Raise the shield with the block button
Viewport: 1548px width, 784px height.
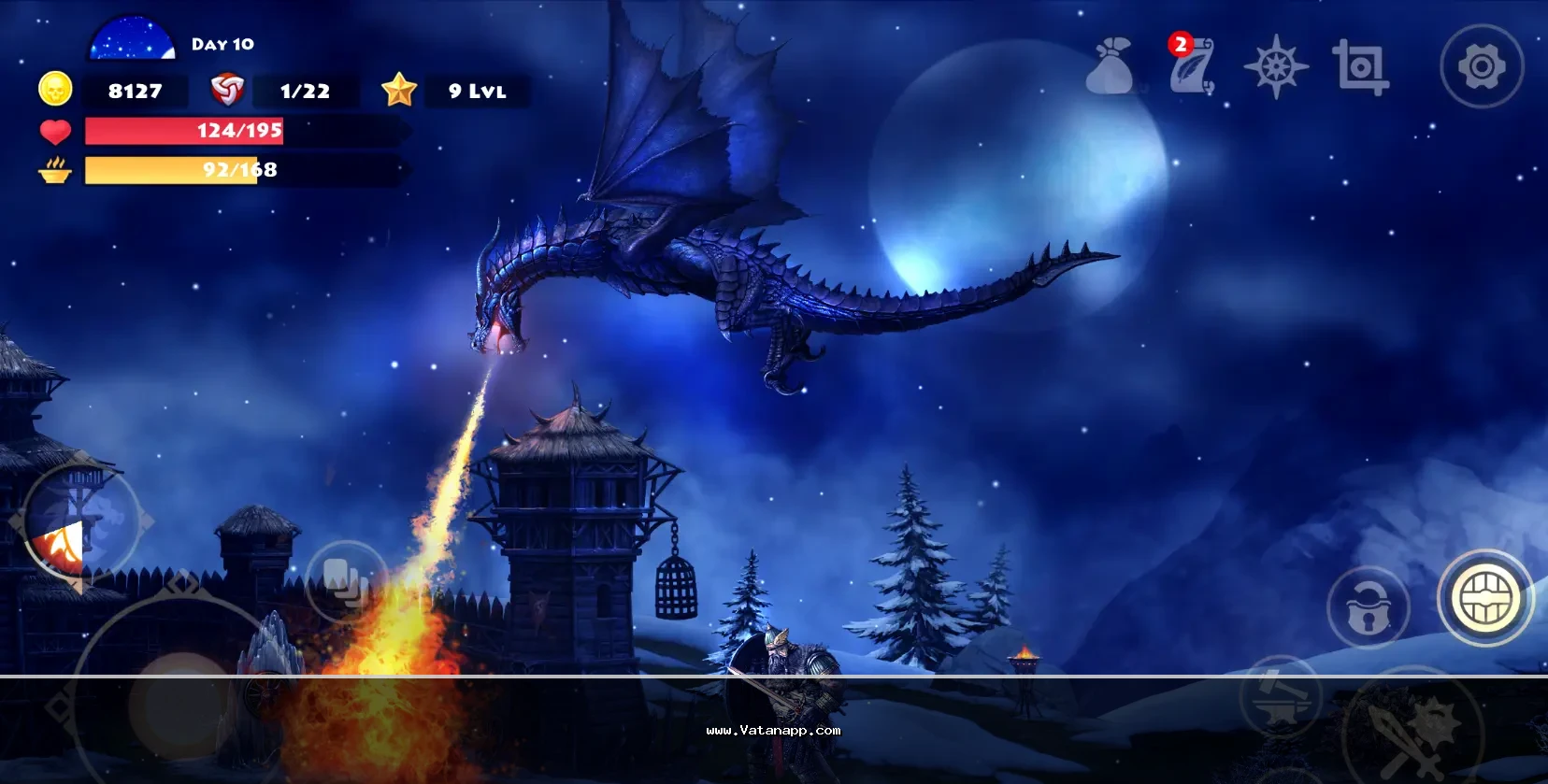click(x=1485, y=598)
